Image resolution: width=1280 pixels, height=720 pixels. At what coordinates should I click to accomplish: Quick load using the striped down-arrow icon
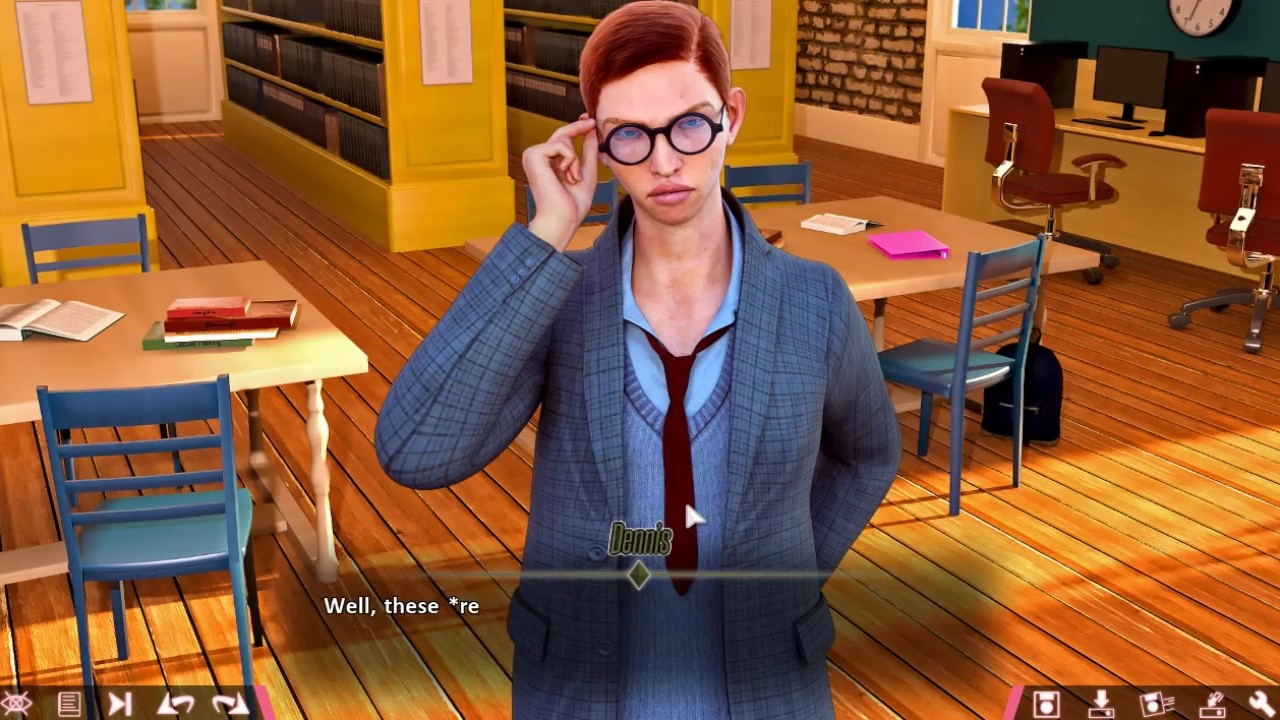(1211, 704)
